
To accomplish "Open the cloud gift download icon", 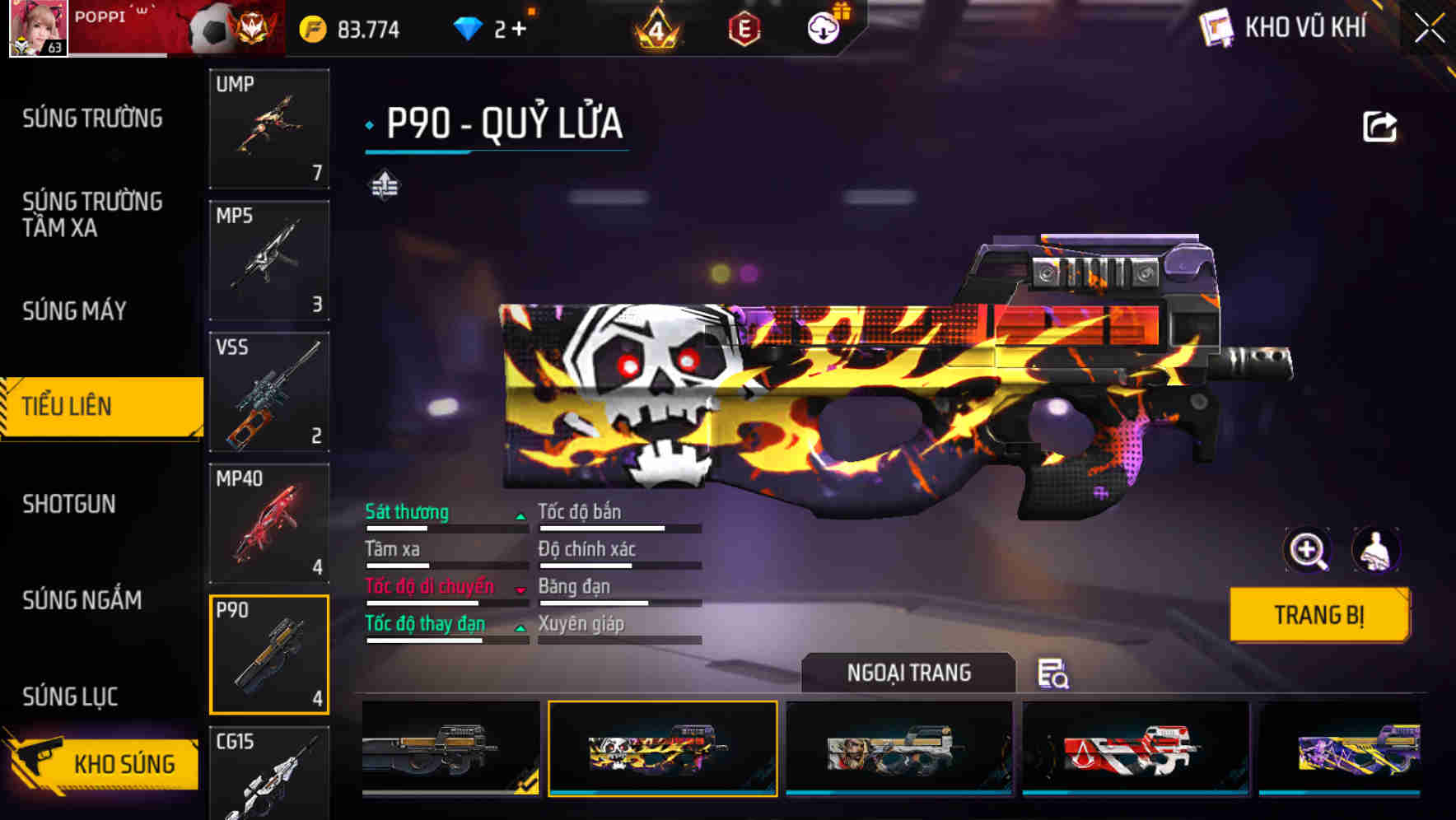I will [x=824, y=27].
